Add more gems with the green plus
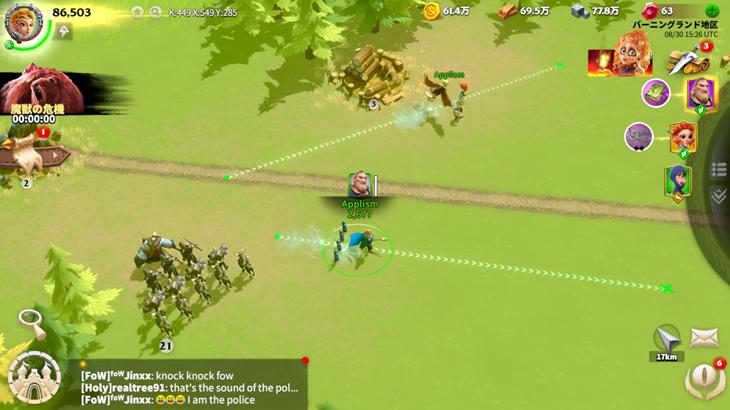Viewport: 730px width, 410px height. pos(711,11)
